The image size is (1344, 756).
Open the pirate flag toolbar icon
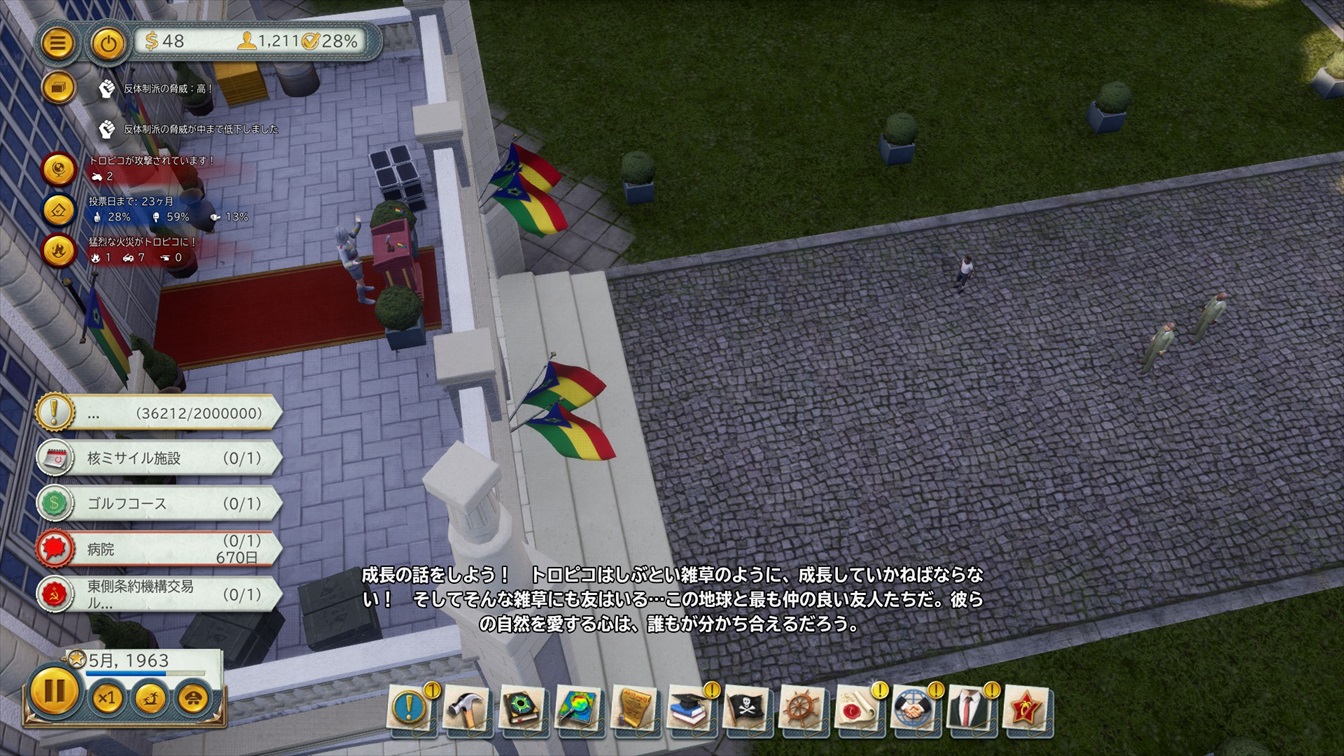tap(745, 709)
